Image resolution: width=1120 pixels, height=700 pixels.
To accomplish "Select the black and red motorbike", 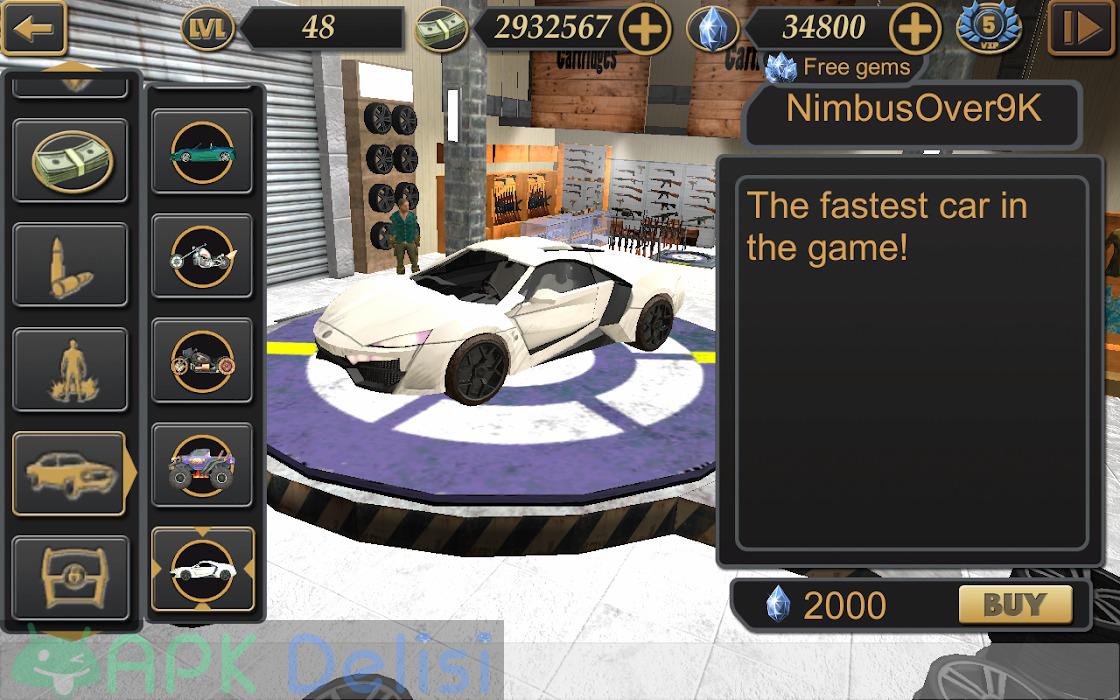I will pos(202,359).
